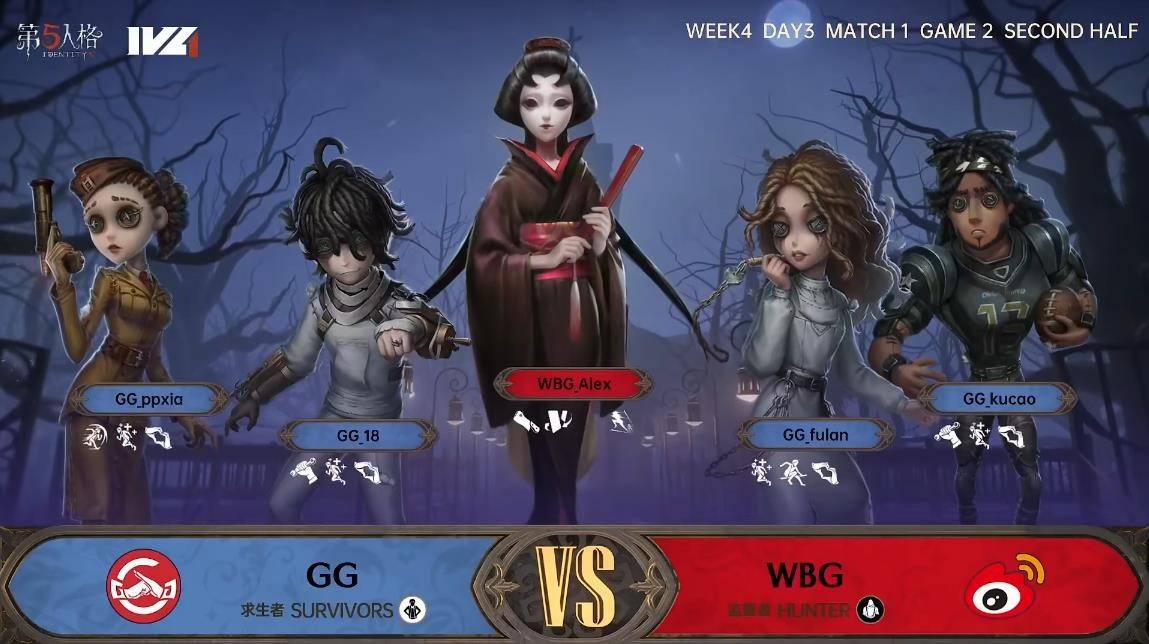Select the GG_fulan player name plate
The width and height of the screenshot is (1149, 644).
[x=815, y=434]
